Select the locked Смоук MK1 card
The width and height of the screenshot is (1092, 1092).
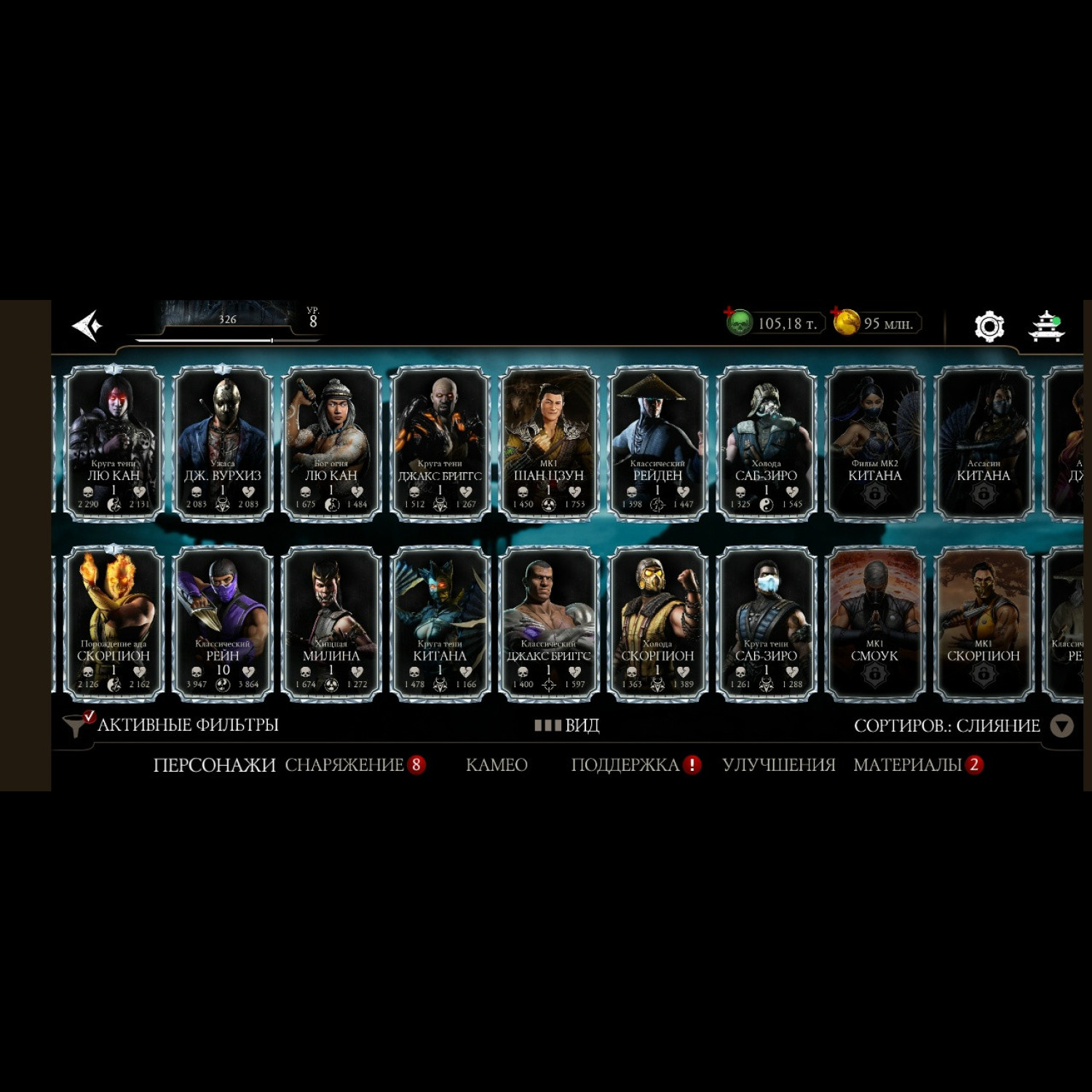[874, 623]
